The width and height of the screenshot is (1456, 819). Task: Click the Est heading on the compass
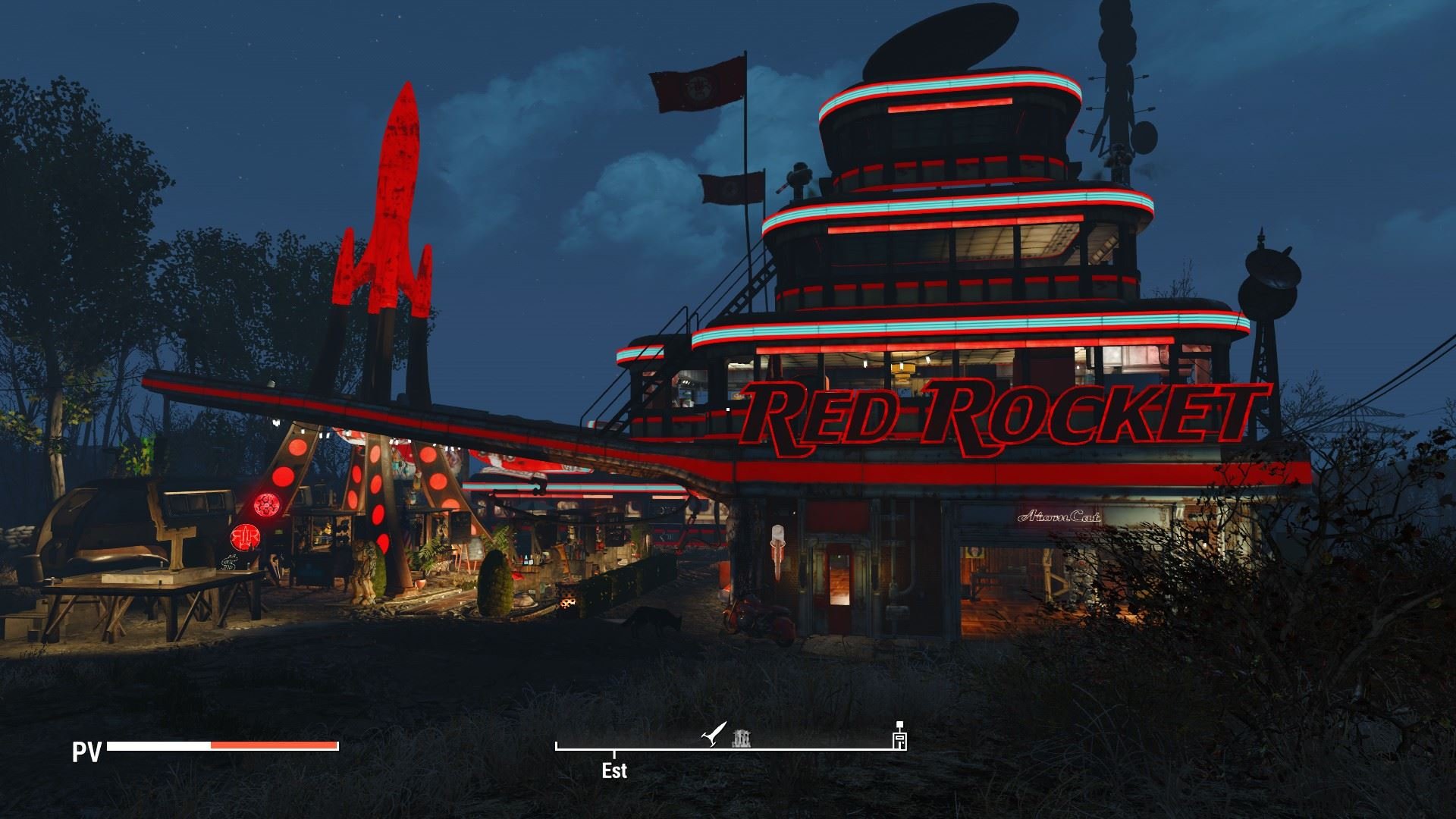(614, 770)
